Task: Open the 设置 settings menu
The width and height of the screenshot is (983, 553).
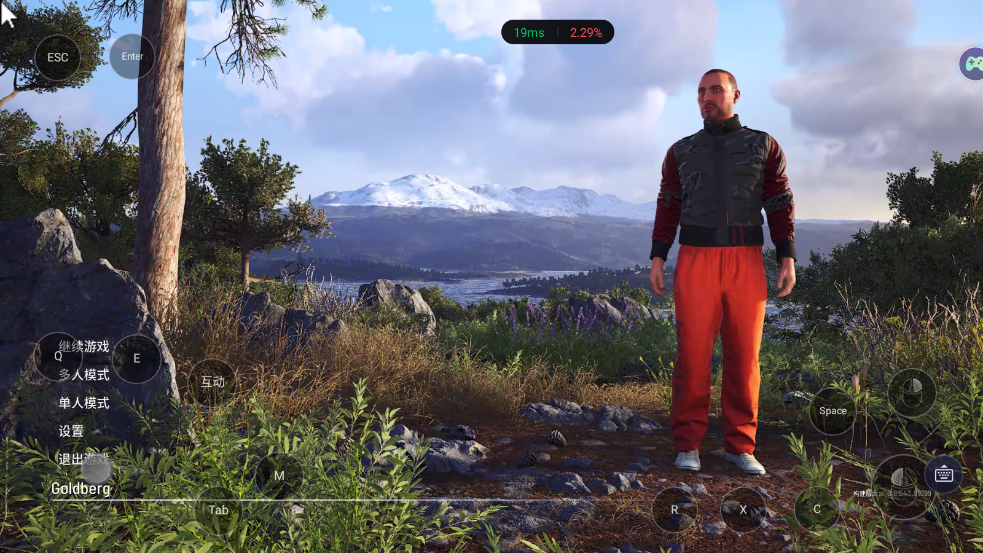Action: pyautogui.click(x=71, y=431)
